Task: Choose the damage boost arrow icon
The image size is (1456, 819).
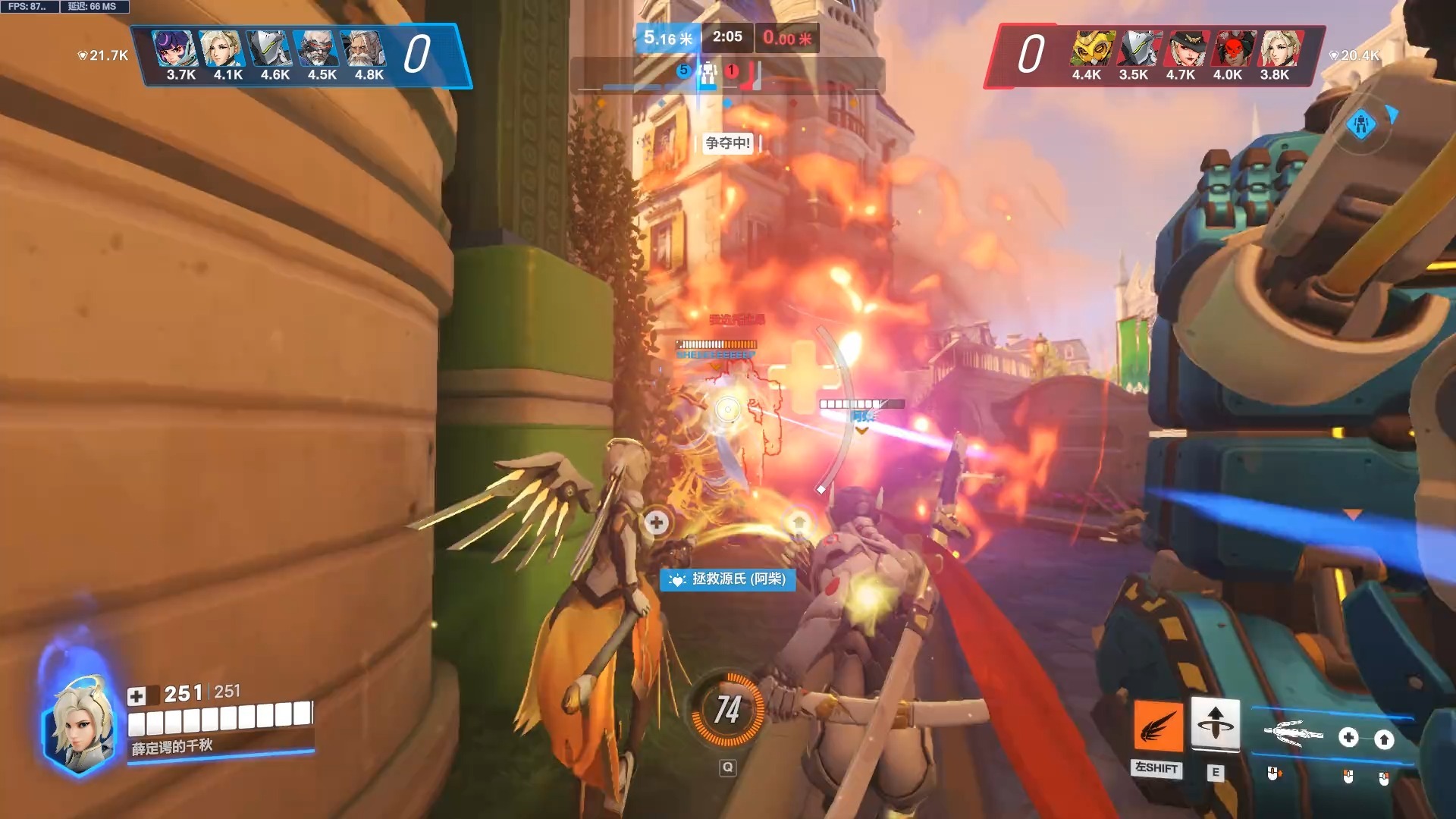Action: tap(1384, 739)
